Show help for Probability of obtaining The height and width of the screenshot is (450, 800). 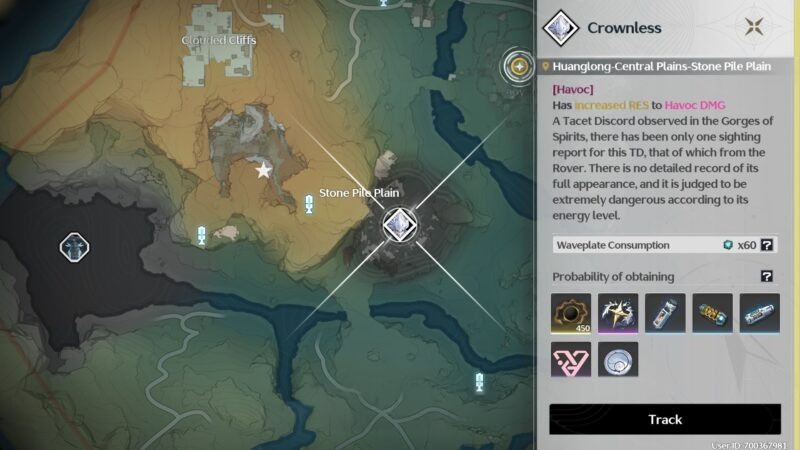click(x=767, y=276)
